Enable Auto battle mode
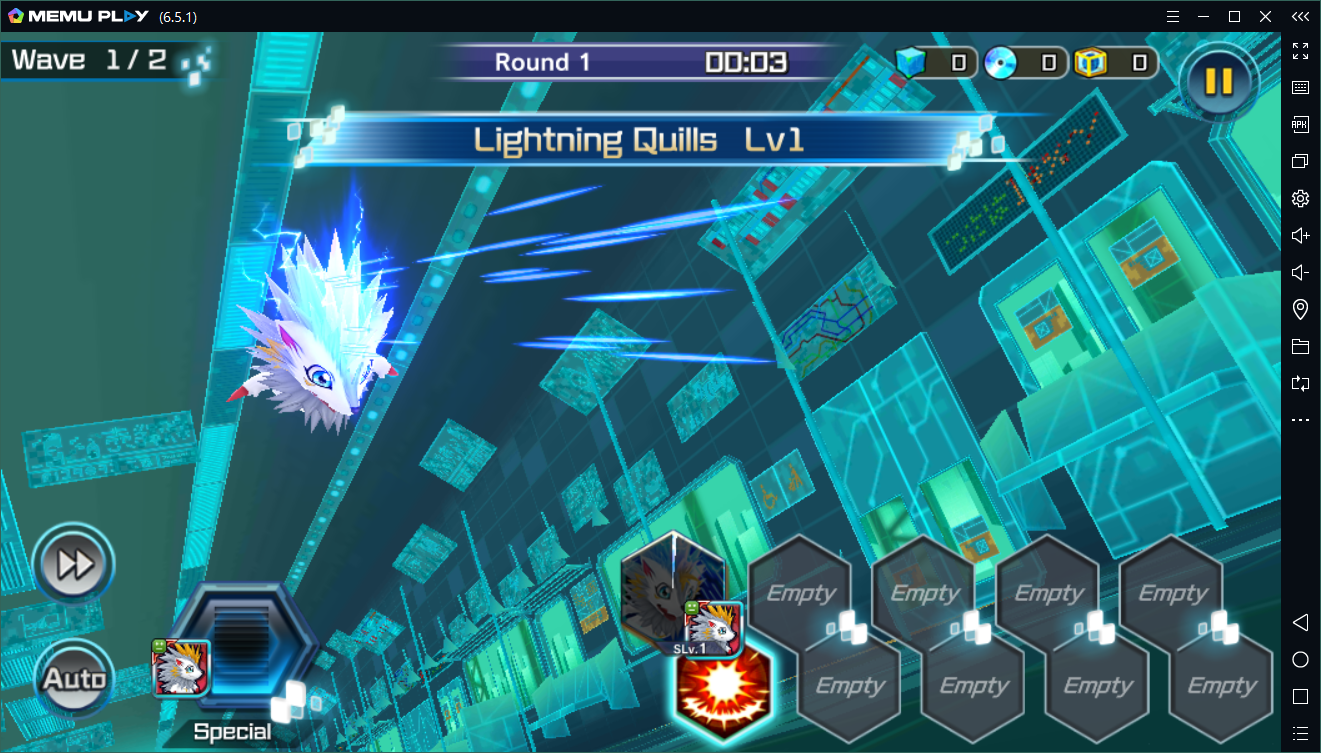This screenshot has width=1321, height=753. coord(72,677)
